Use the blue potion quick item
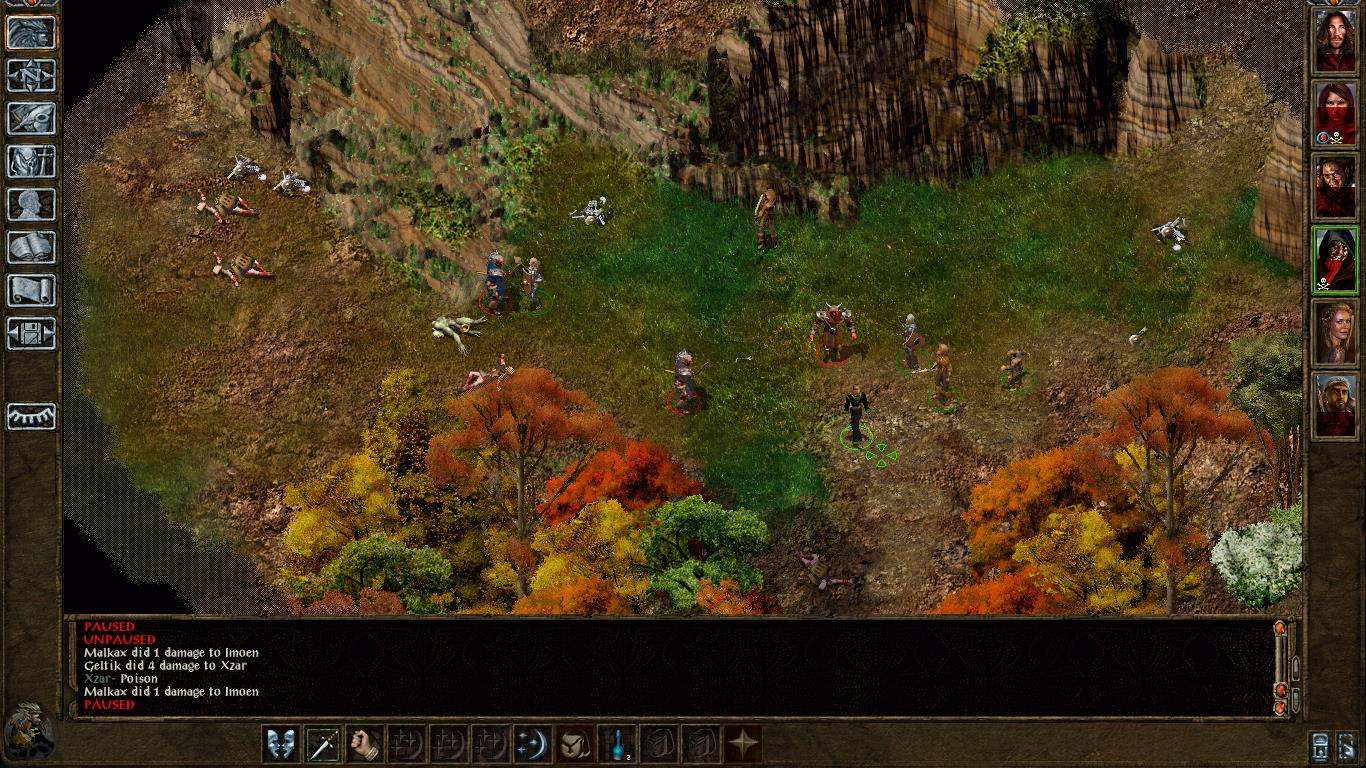The height and width of the screenshot is (768, 1366). pos(616,744)
